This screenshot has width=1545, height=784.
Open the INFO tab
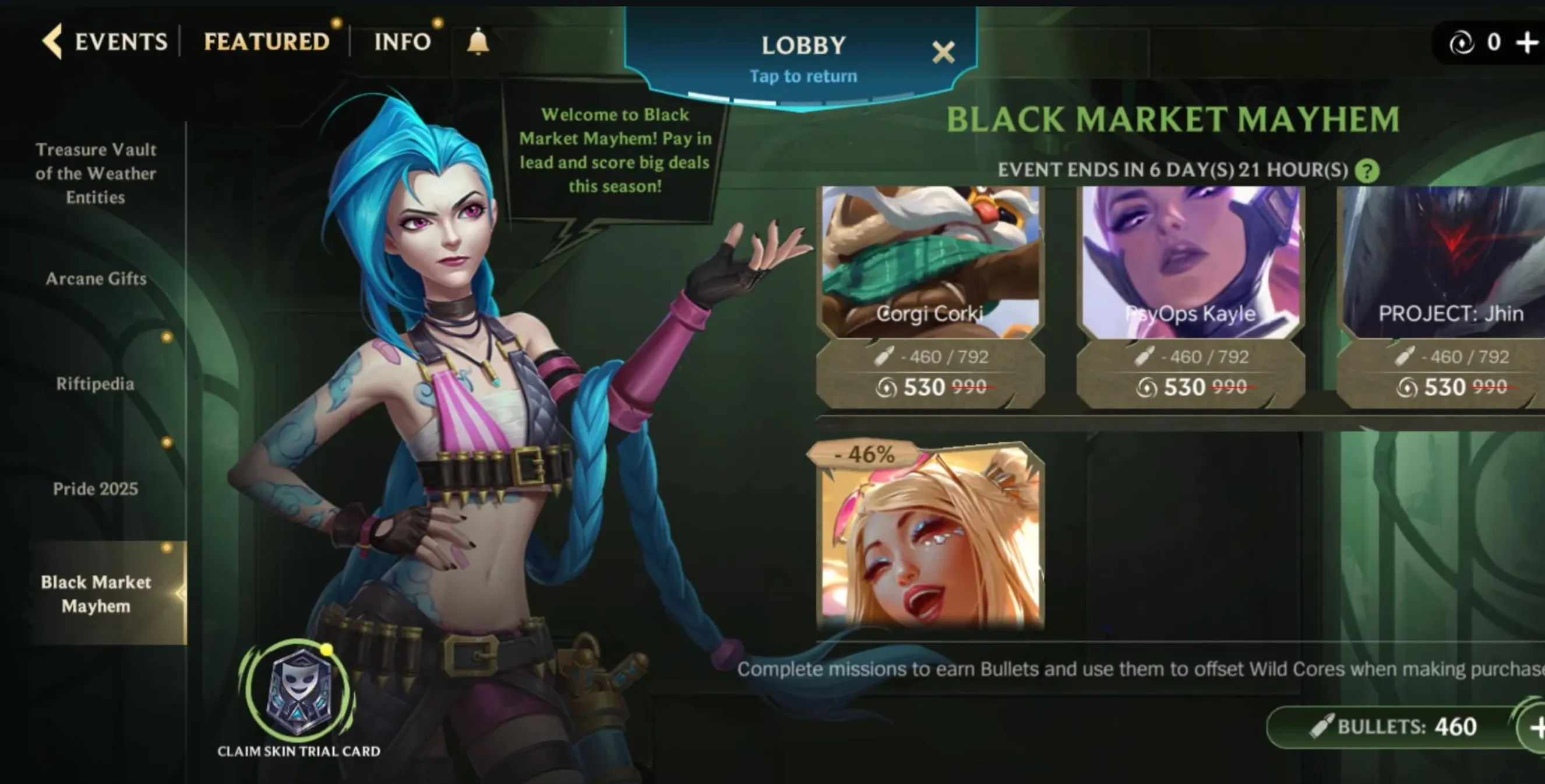click(x=402, y=41)
